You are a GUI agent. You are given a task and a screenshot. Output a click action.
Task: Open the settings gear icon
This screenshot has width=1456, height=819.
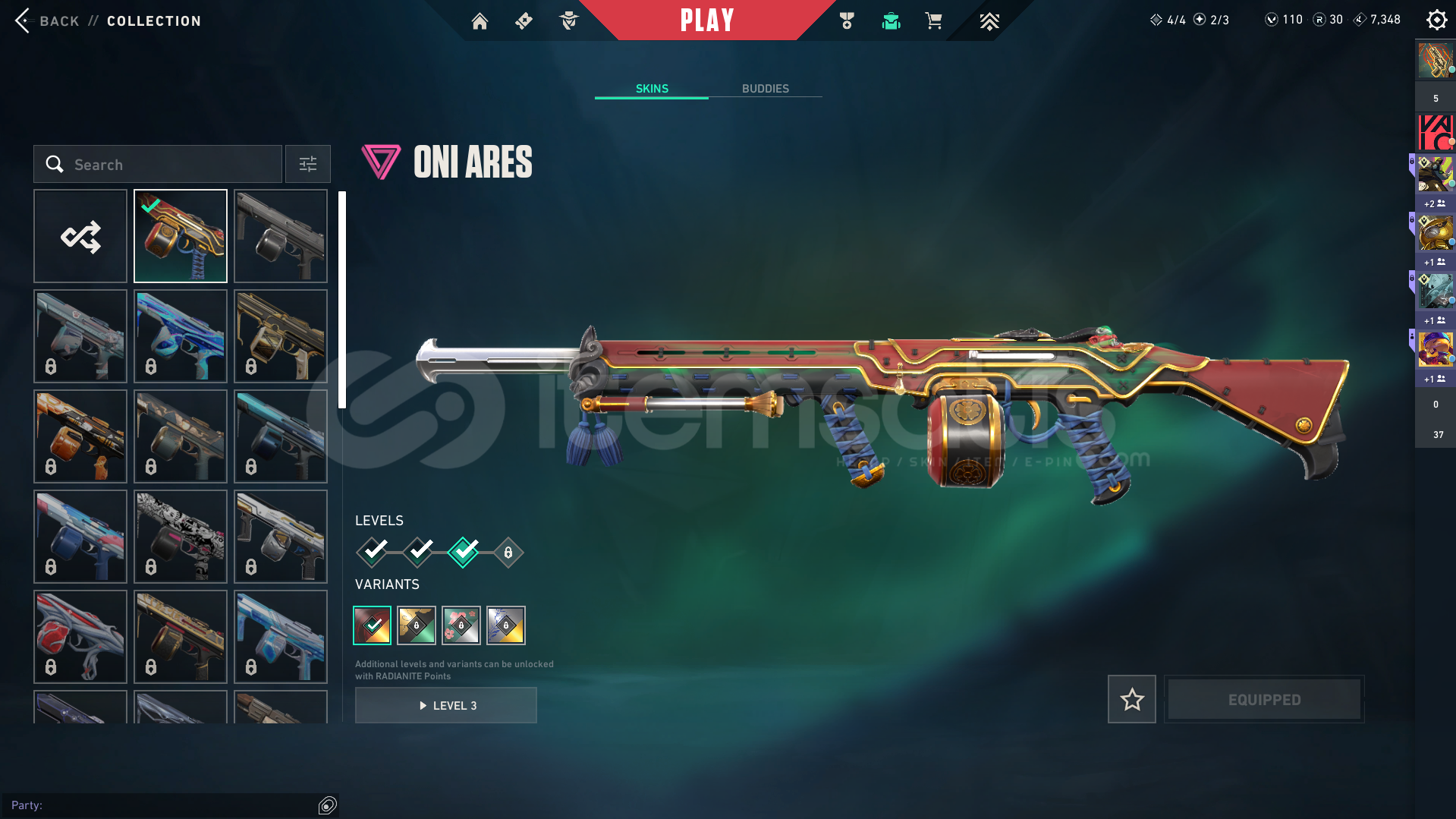(x=1436, y=20)
